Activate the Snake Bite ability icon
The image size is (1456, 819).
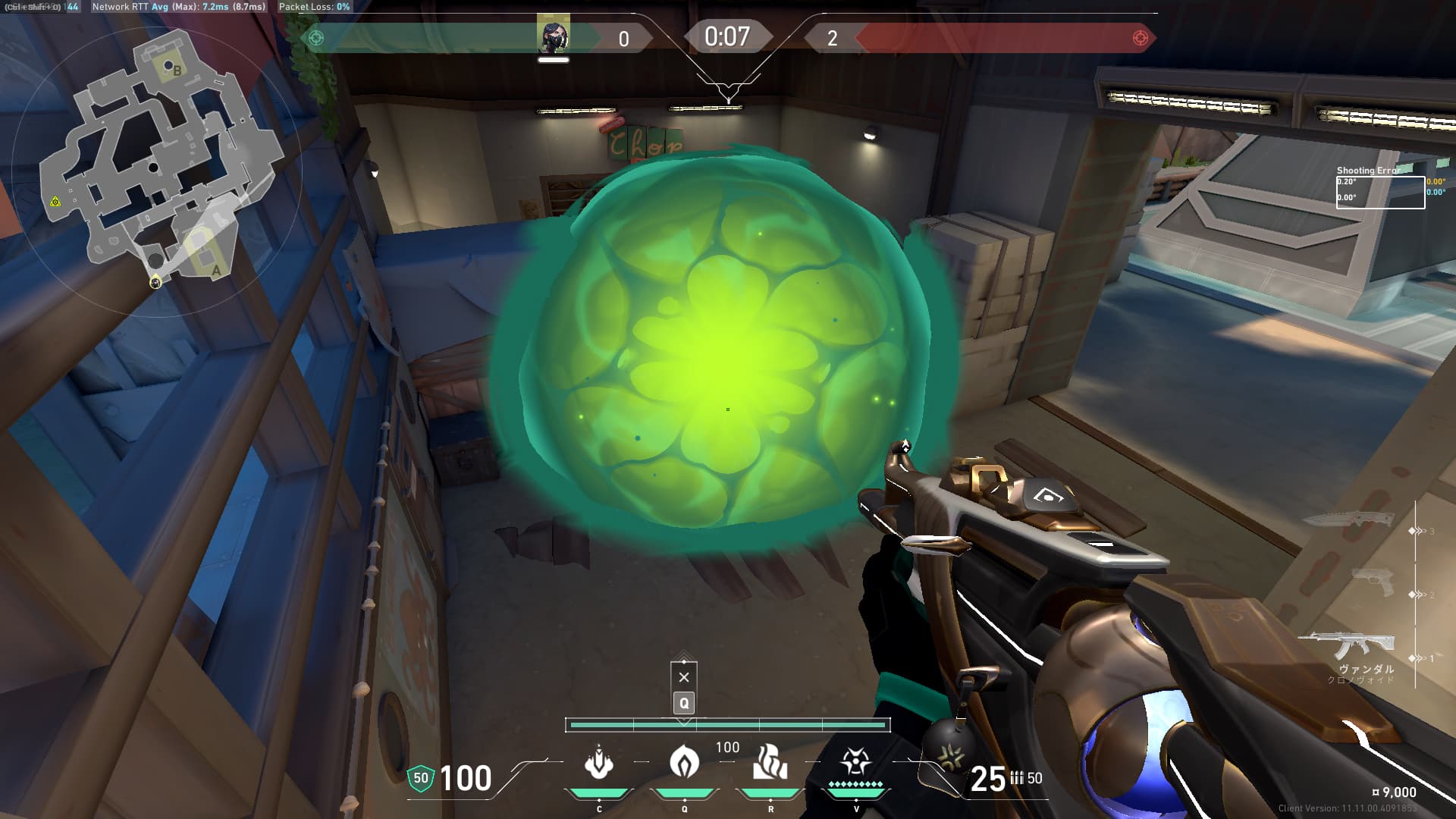(x=599, y=762)
